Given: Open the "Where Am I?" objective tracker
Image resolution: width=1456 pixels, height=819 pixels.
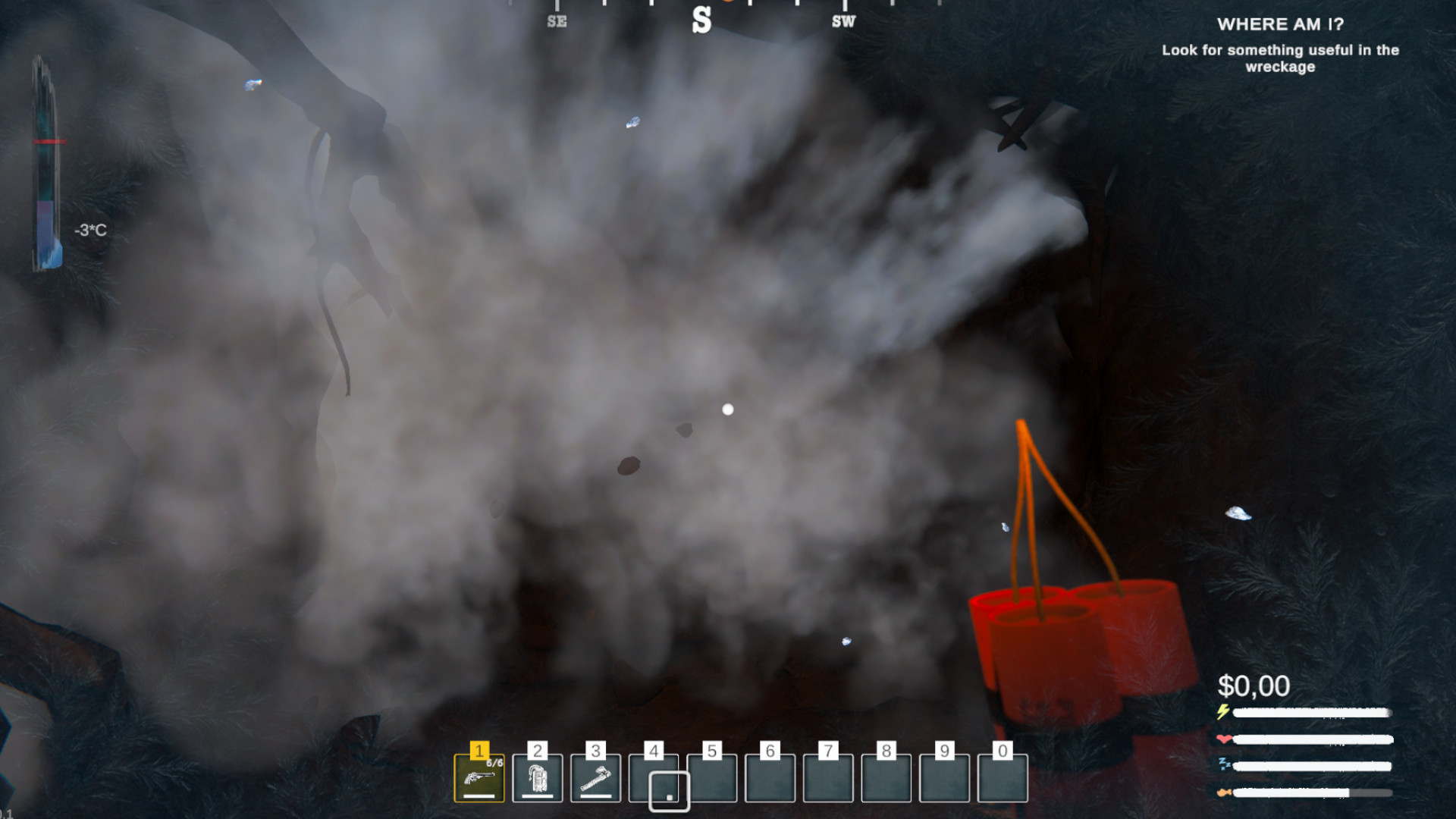Looking at the screenshot, I should click(x=1280, y=24).
